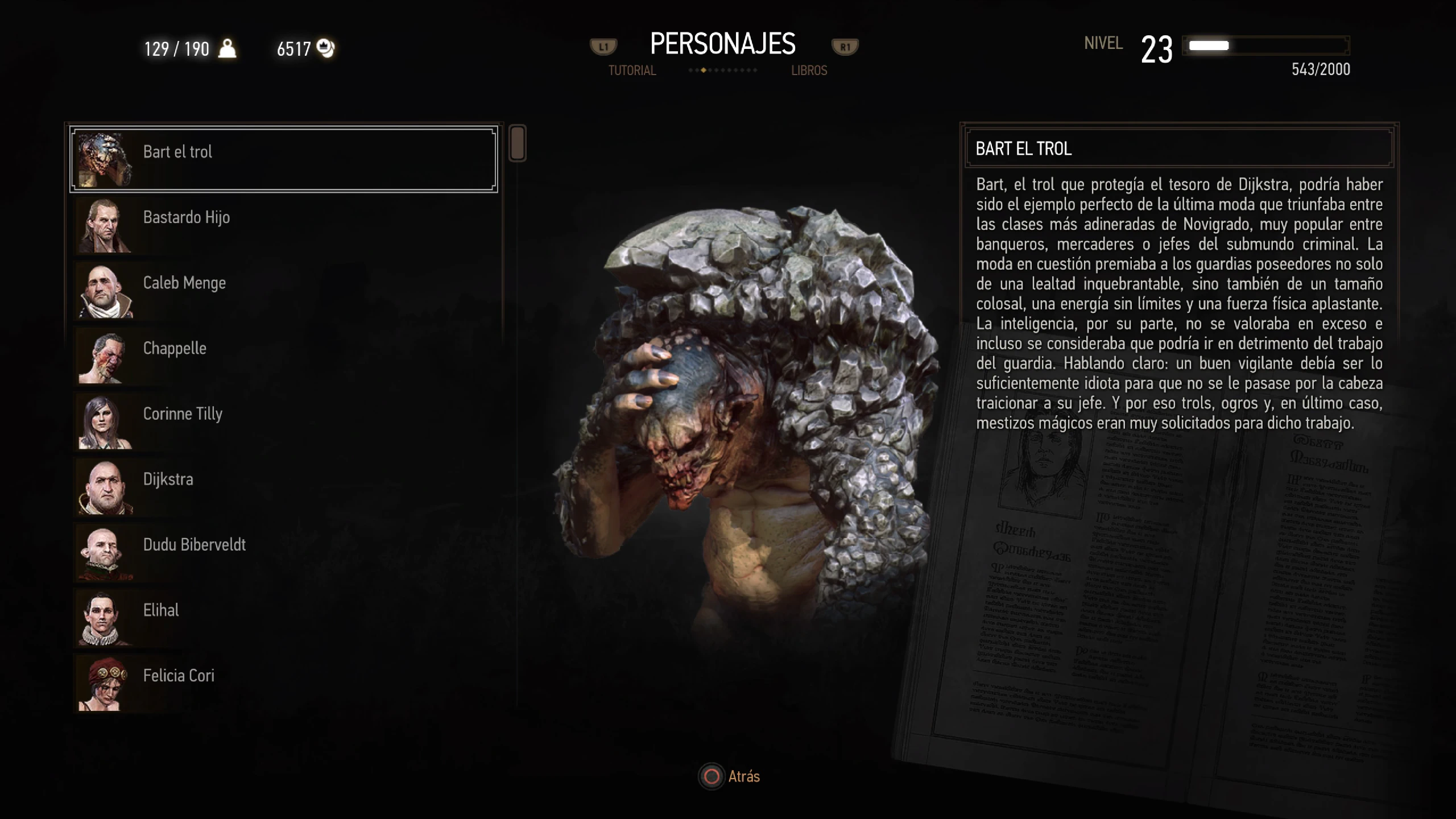The width and height of the screenshot is (1456, 819).
Task: Switch to the Libros tab
Action: point(809,71)
